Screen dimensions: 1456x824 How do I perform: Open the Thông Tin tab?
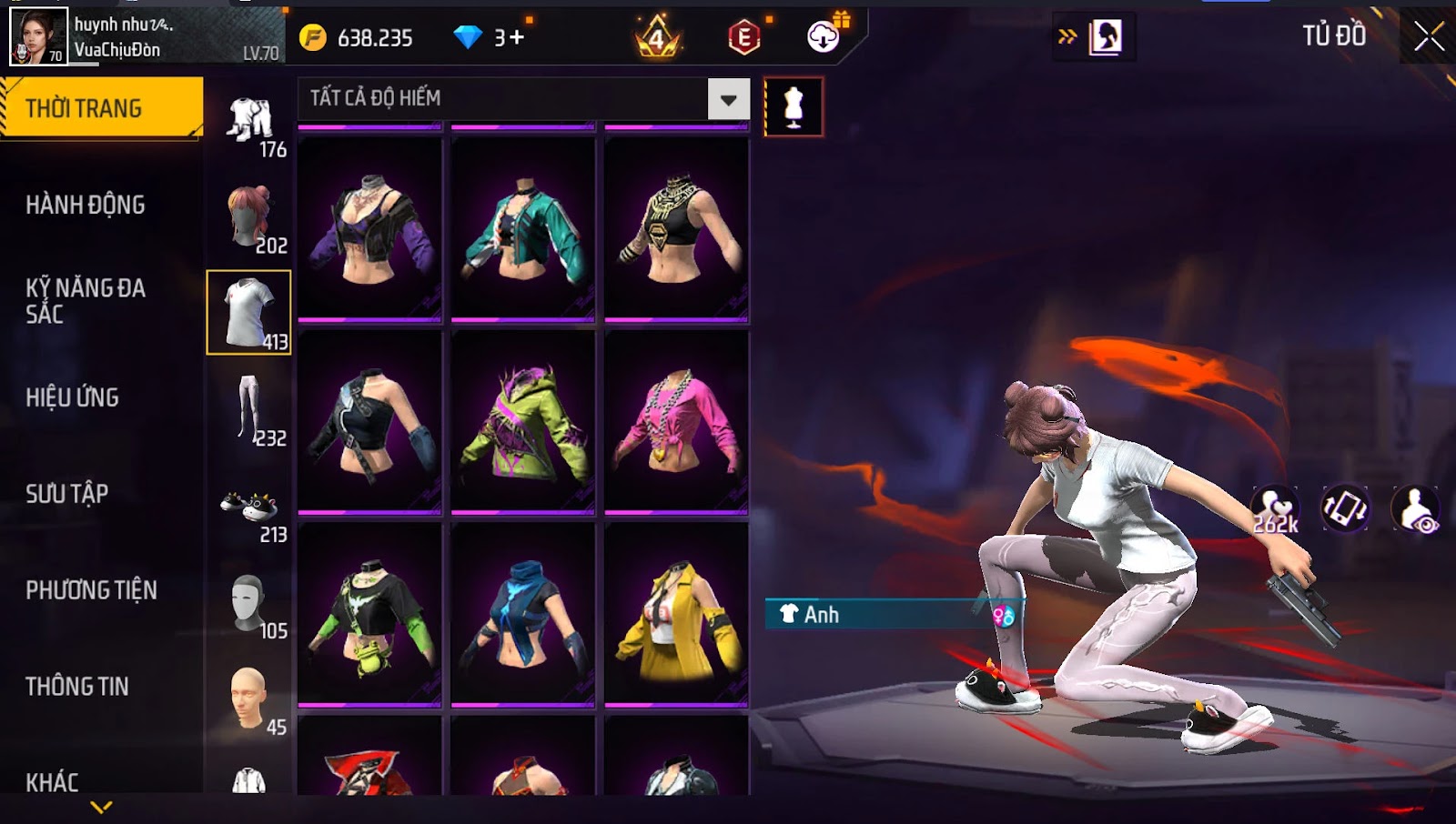pyautogui.click(x=77, y=687)
